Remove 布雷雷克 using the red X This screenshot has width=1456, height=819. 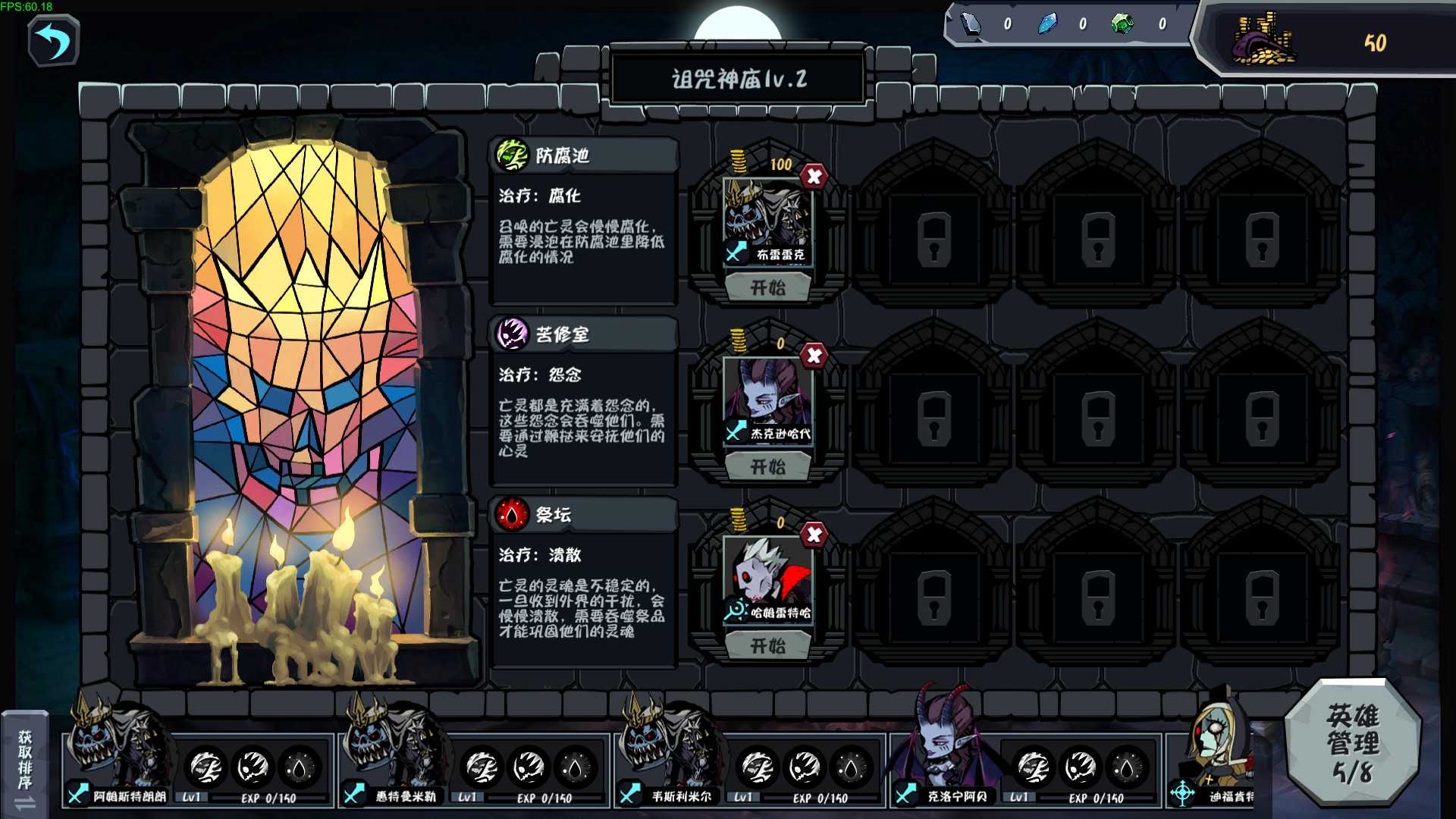click(812, 177)
